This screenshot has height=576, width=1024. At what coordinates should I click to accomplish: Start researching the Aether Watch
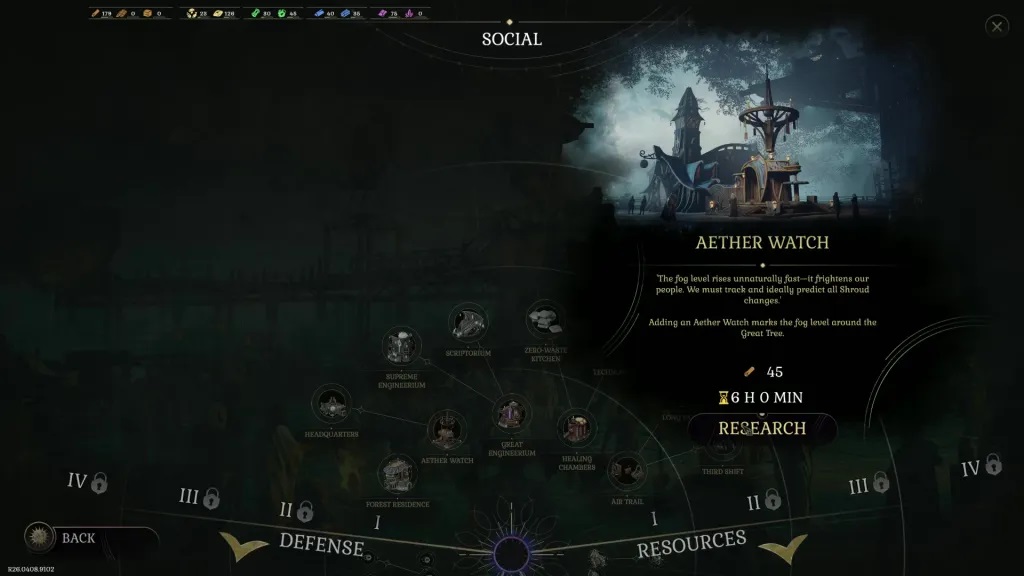coord(762,428)
